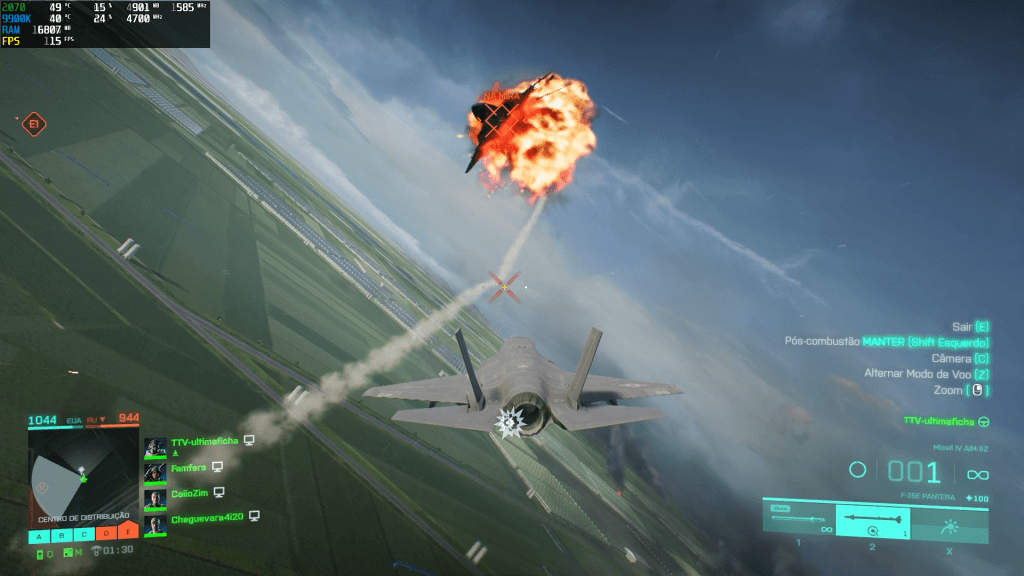Click the pilot seat steering wheel icon

coord(984,421)
